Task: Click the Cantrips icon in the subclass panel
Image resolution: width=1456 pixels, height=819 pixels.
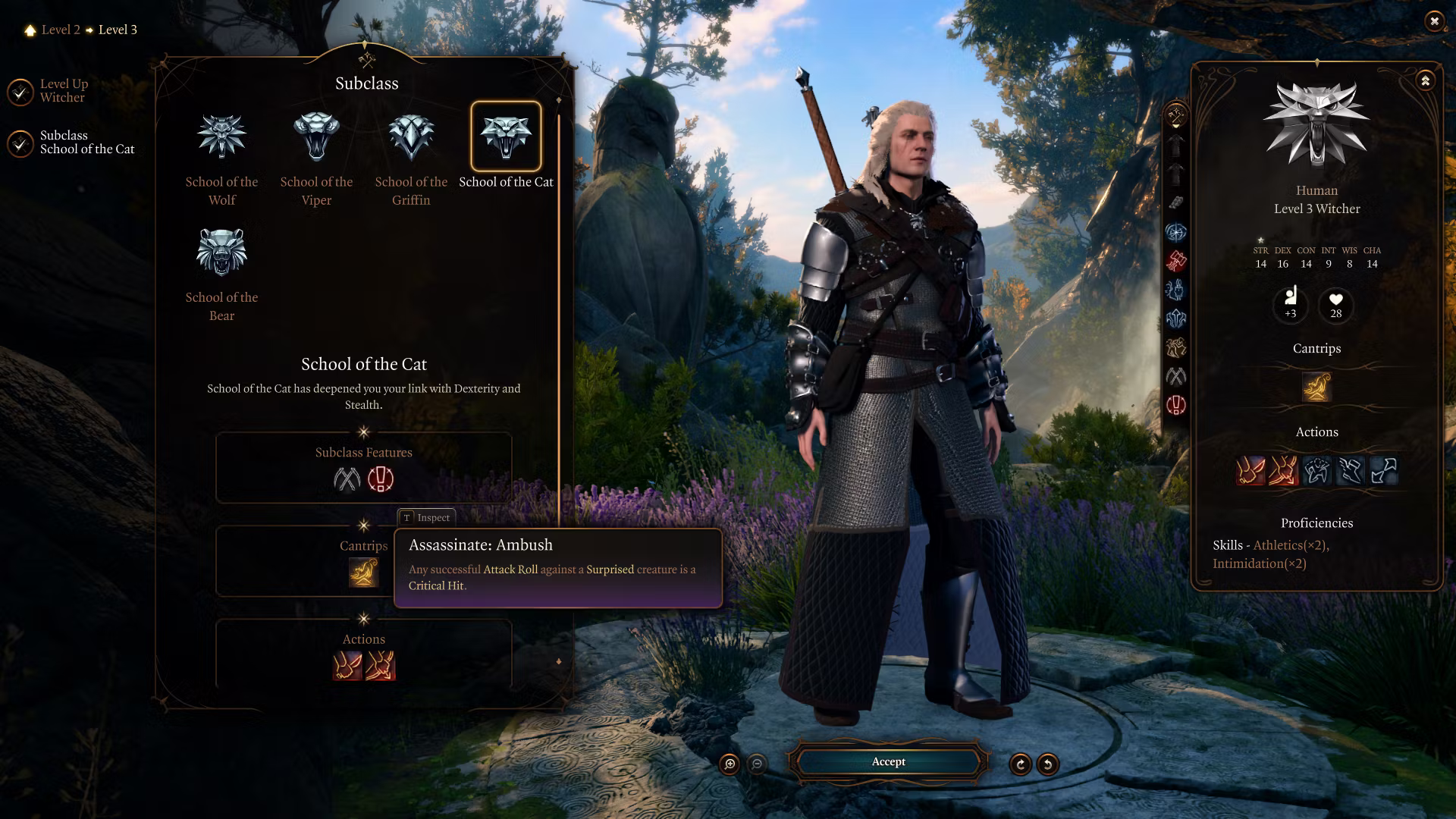Action: pos(363,573)
